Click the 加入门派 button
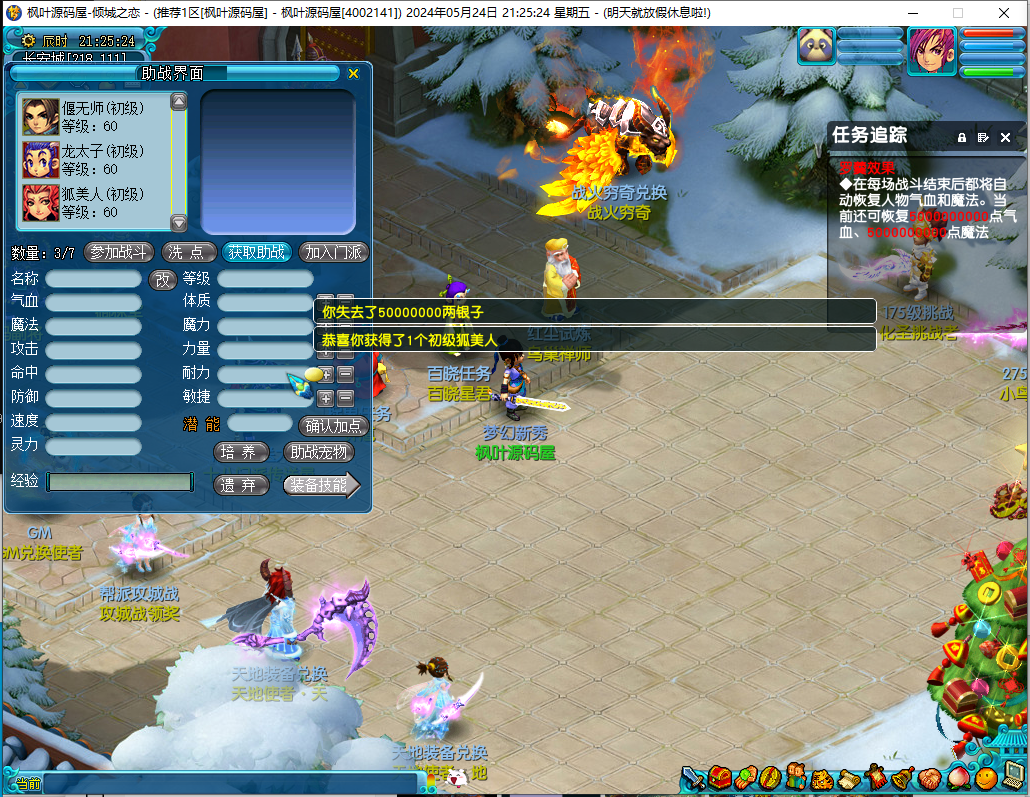Image resolution: width=1030 pixels, height=797 pixels. tap(334, 252)
